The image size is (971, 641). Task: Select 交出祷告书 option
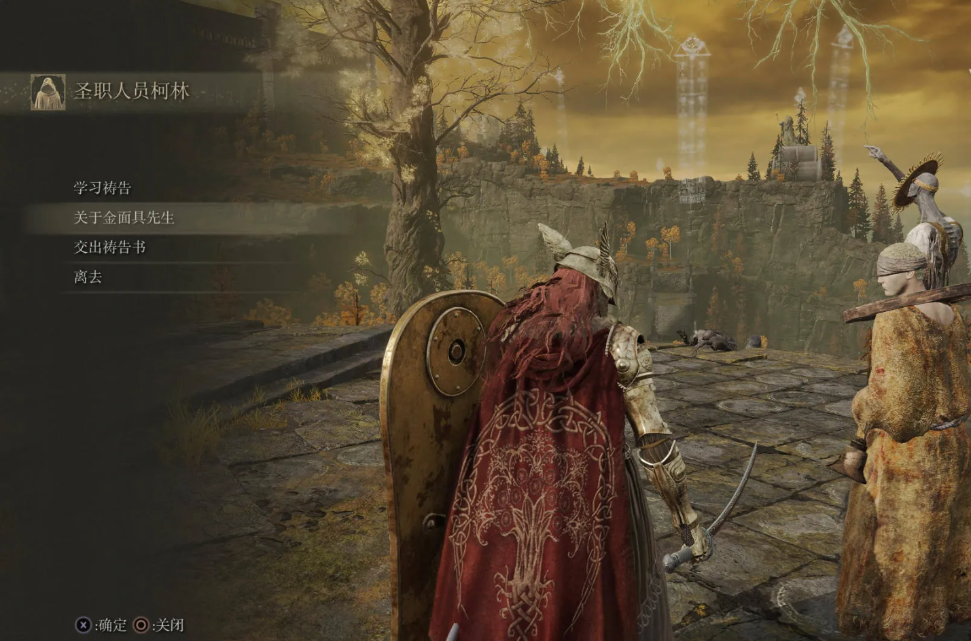tap(109, 247)
